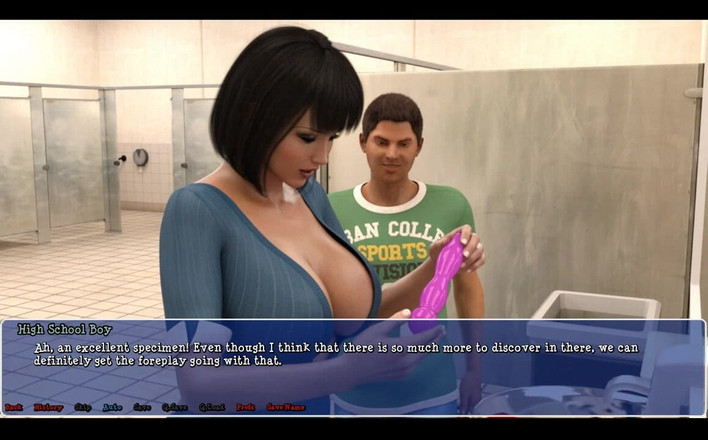This screenshot has width=708, height=440.
Task: Open the Save game screen
Action: 142,407
